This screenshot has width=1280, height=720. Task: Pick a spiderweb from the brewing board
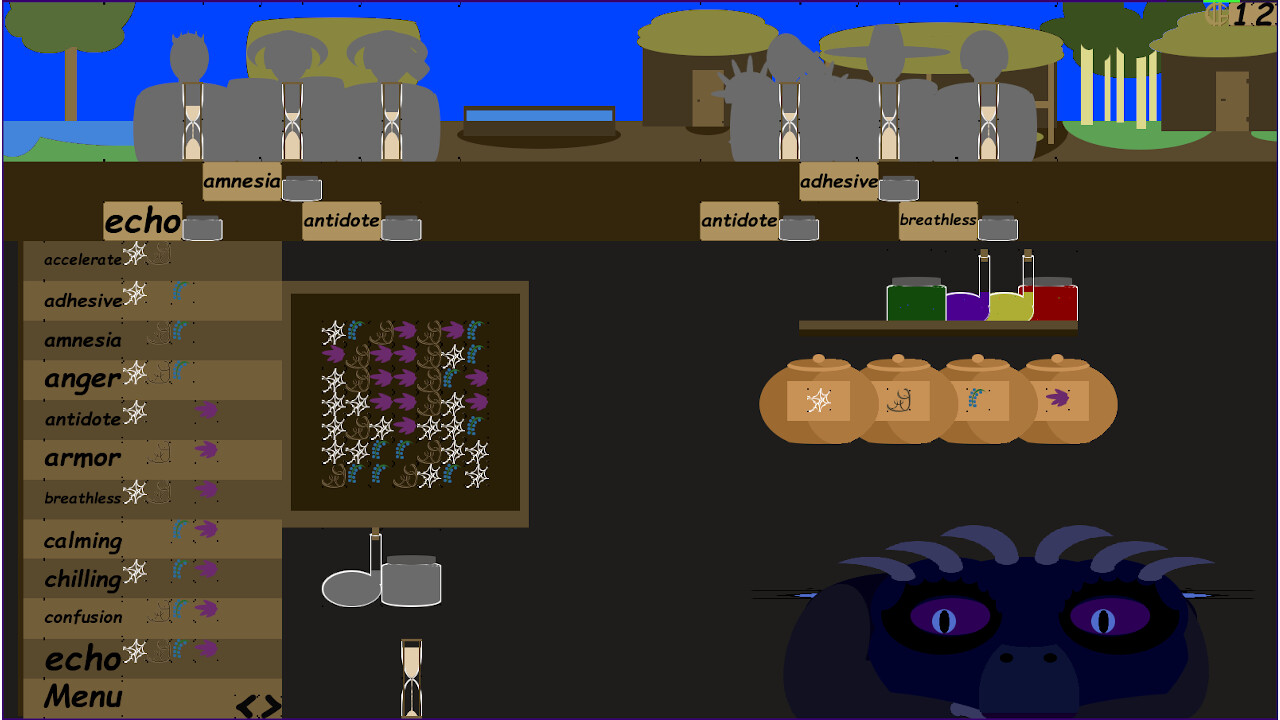pyautogui.click(x=333, y=330)
